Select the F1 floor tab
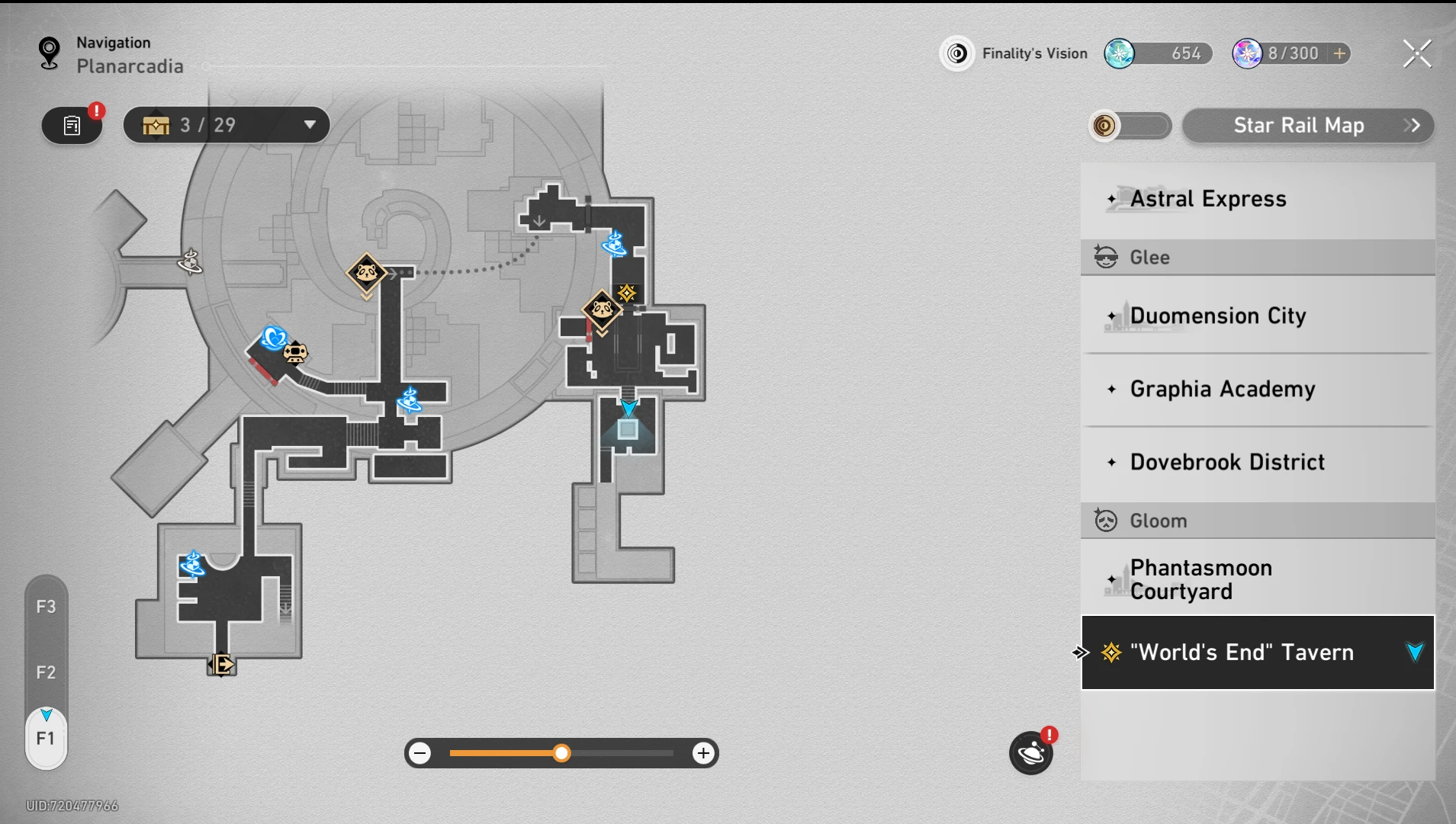The width and height of the screenshot is (1456, 824). (x=46, y=738)
